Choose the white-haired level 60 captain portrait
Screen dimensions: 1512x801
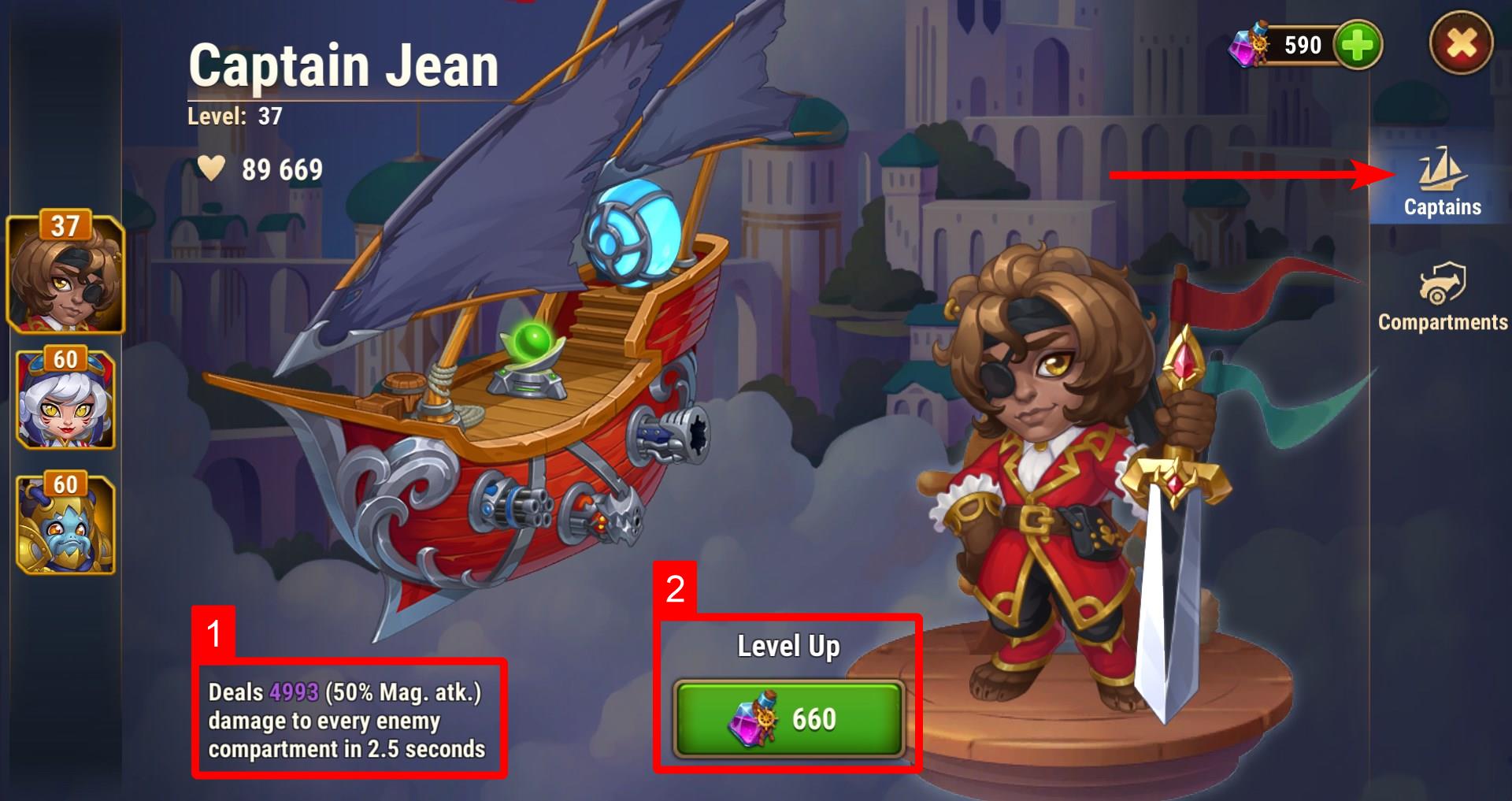65,399
